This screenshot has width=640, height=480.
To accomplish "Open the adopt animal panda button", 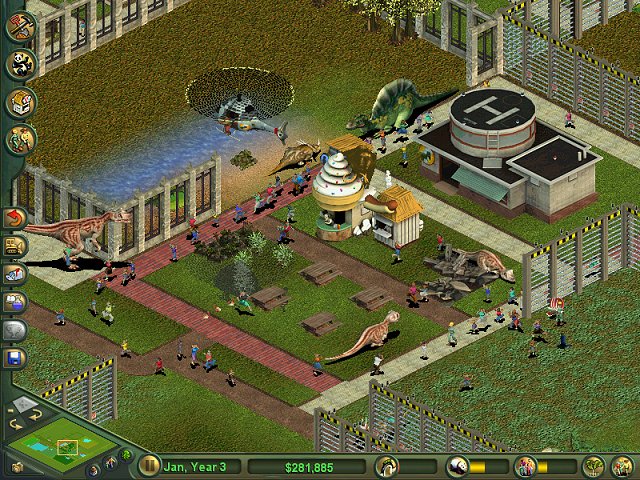I will [x=20, y=65].
